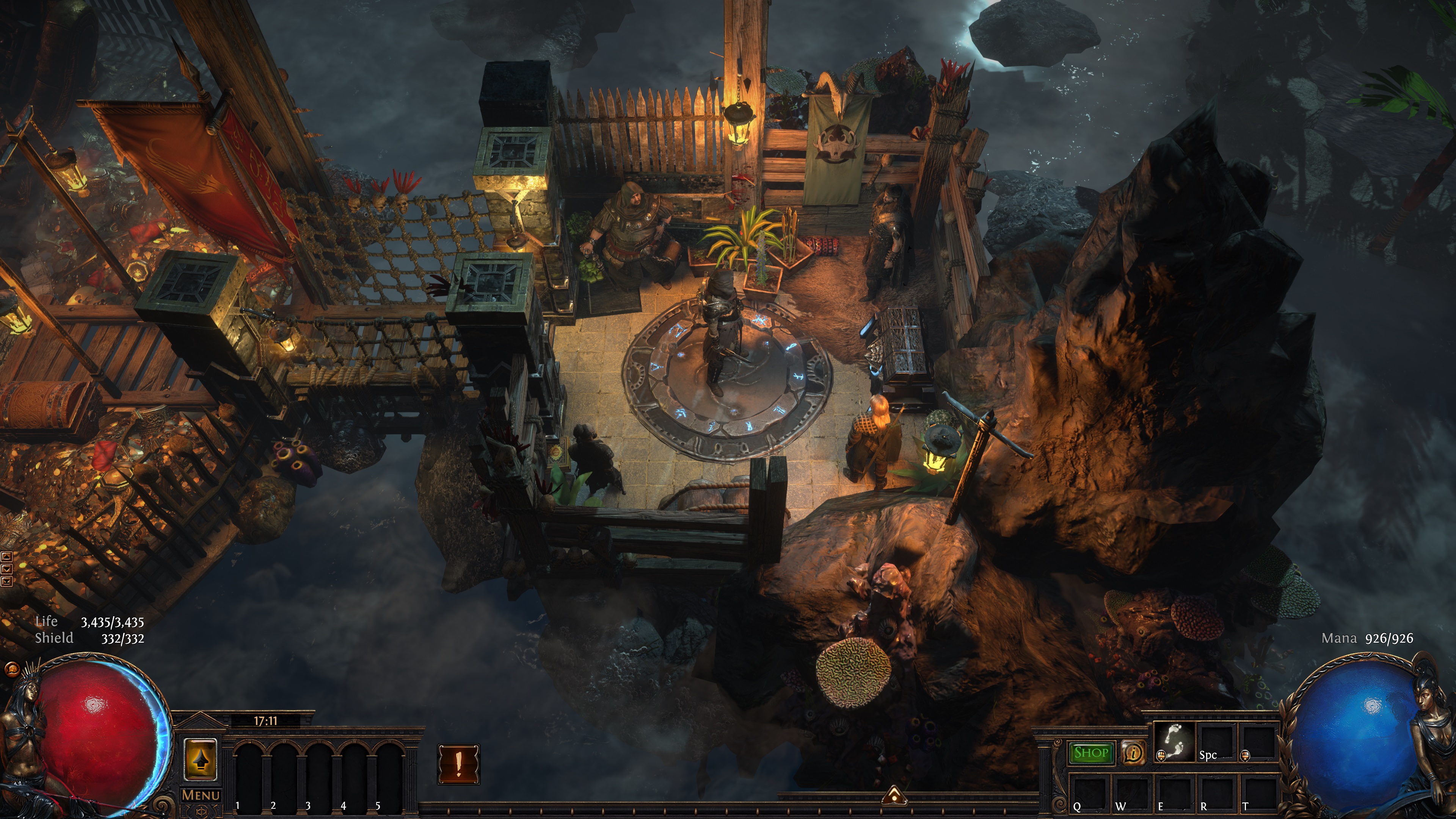1456x819 pixels.
Task: Open the Menu button
Action: [201, 795]
